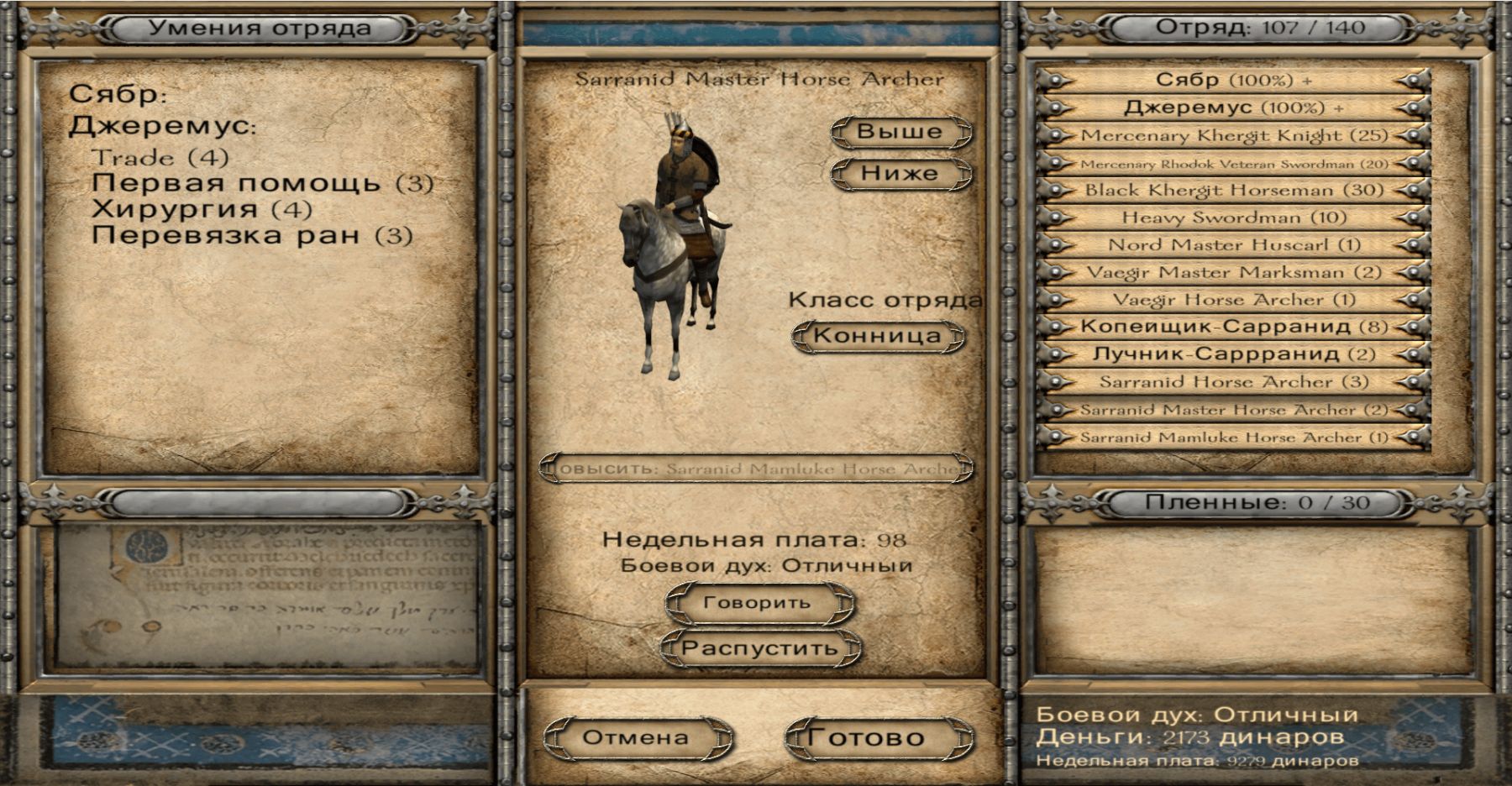
Task: Cancel with the Отмена button
Action: (x=636, y=738)
